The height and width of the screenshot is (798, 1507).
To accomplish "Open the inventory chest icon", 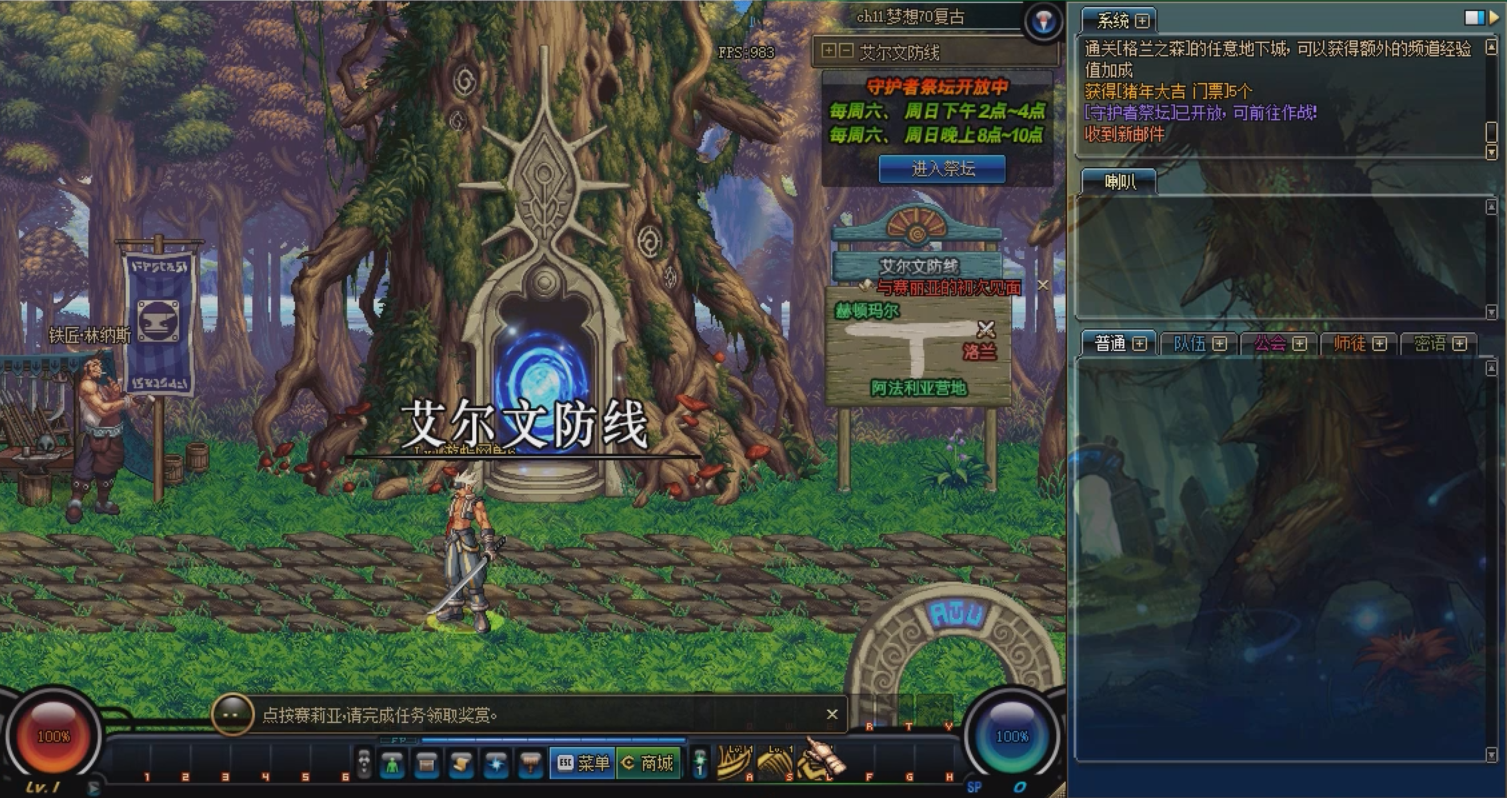I will click(427, 764).
